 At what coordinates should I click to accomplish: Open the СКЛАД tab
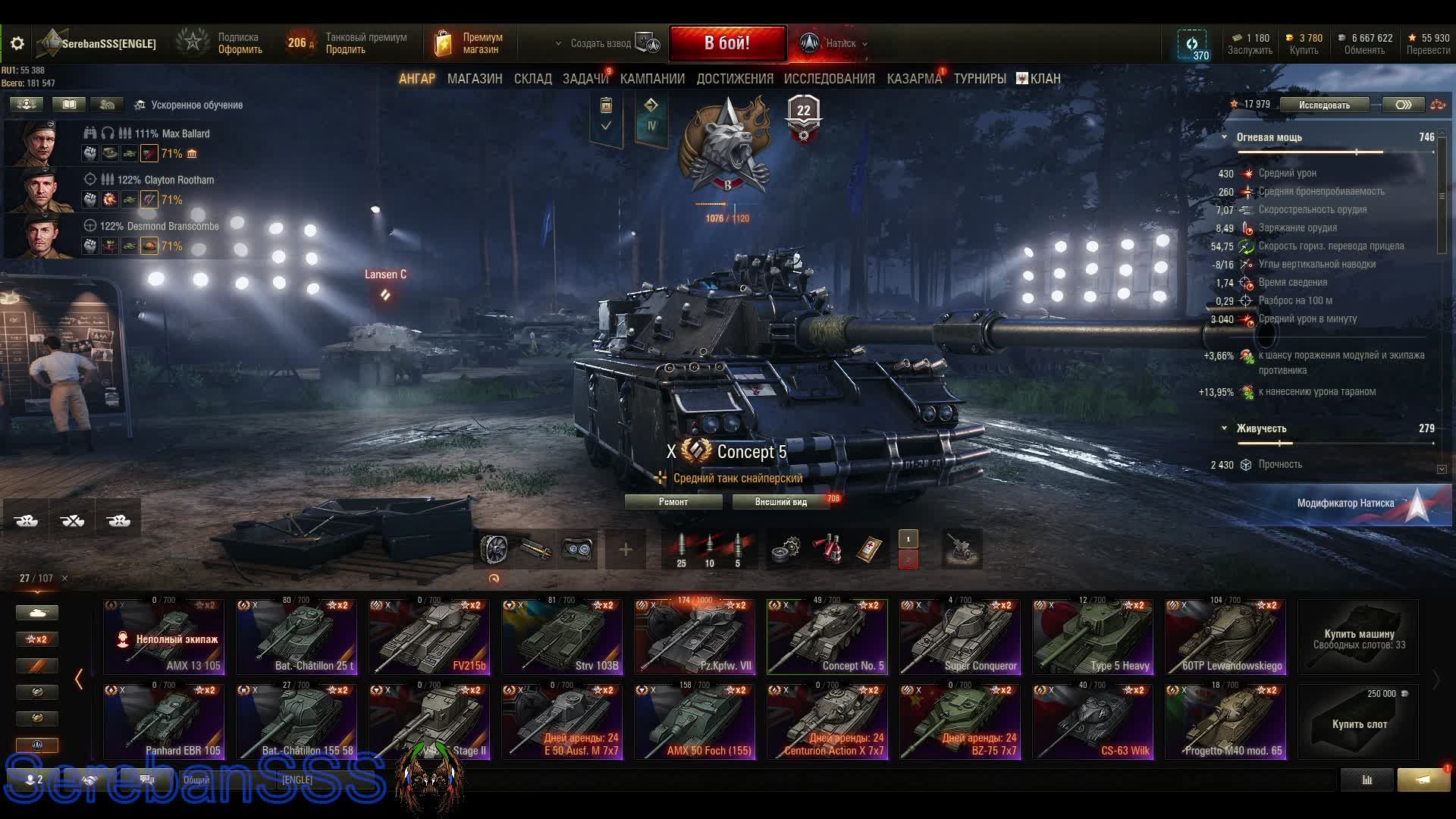[532, 79]
